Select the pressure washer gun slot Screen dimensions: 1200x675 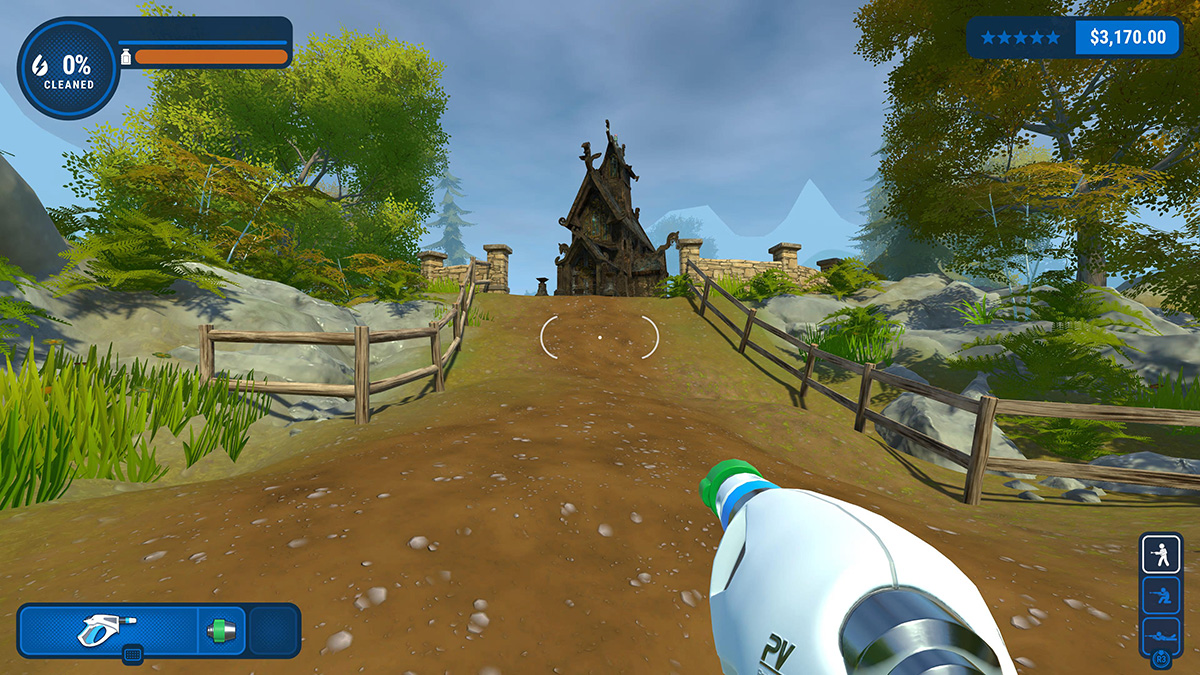[x=108, y=630]
